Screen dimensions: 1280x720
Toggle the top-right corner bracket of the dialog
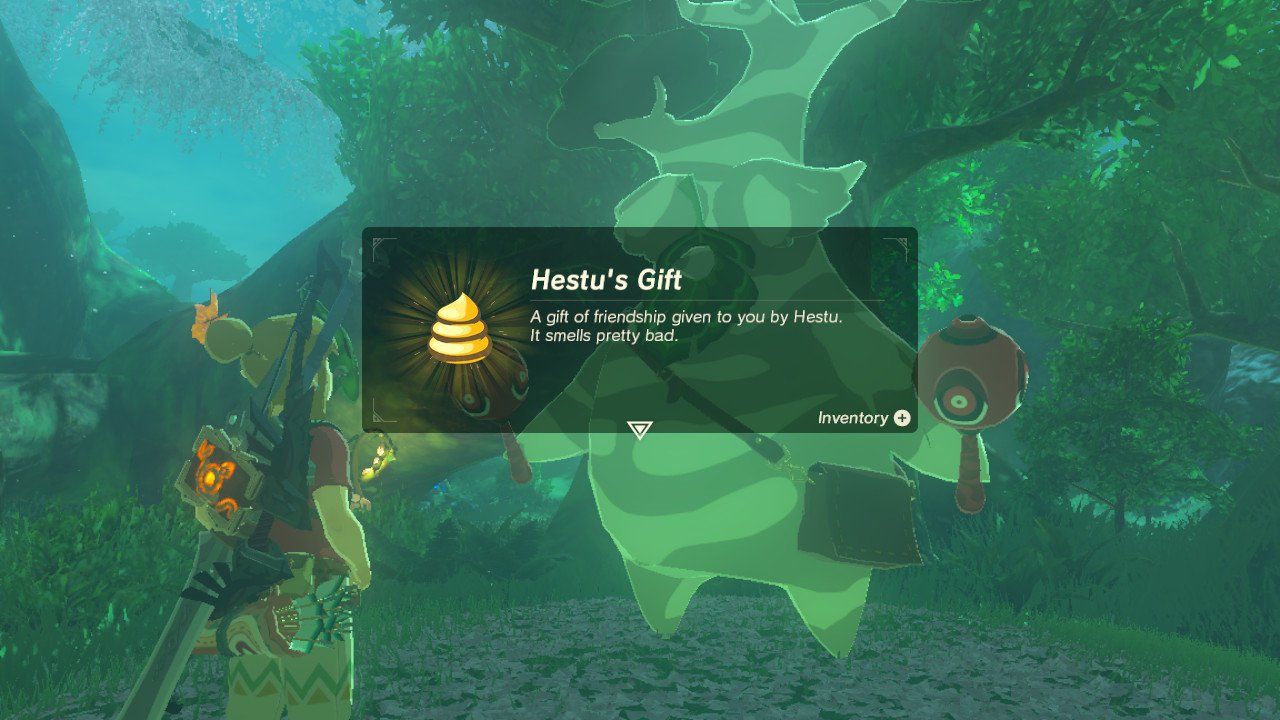(x=907, y=243)
